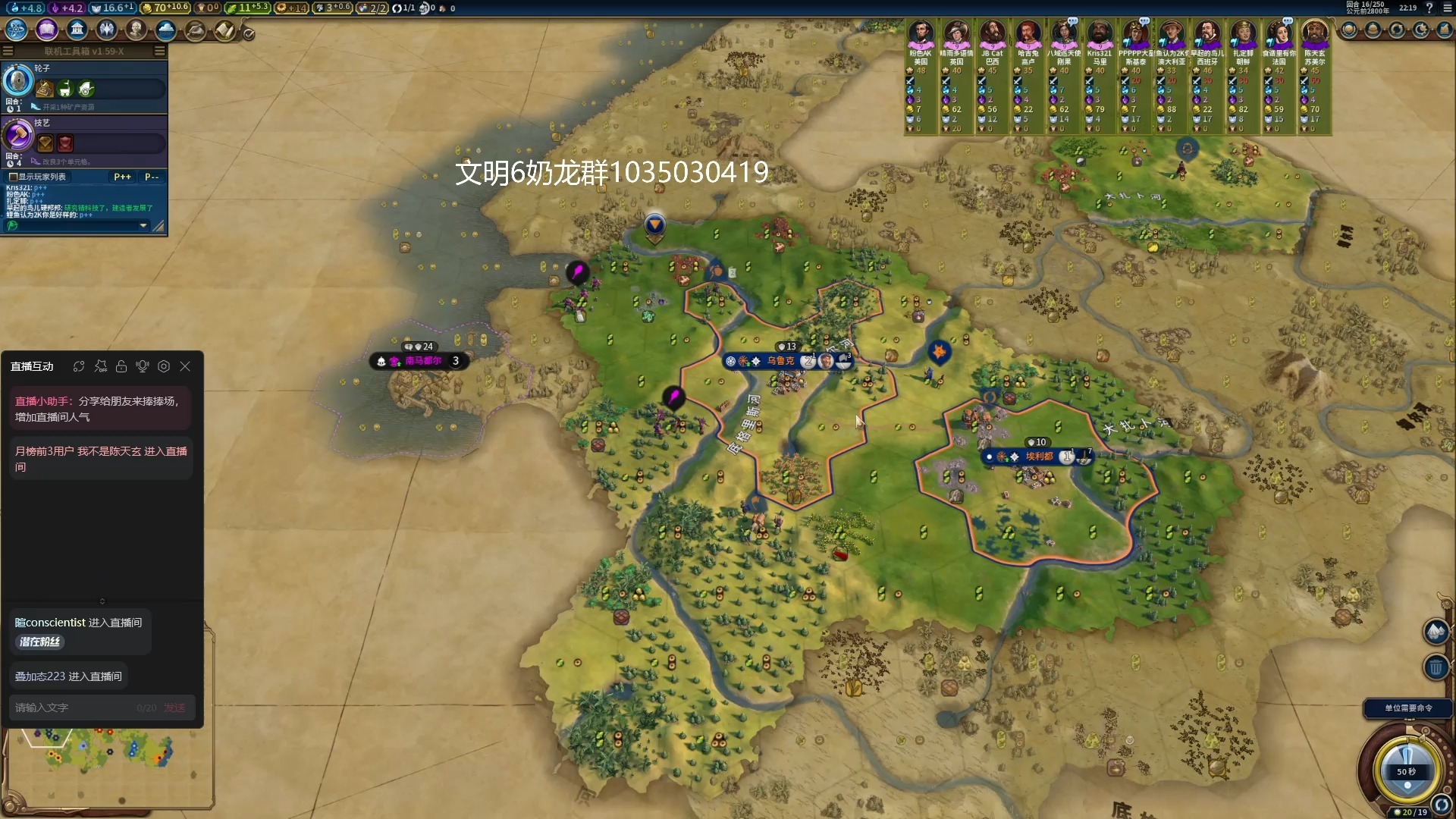Click the trash can icon button
Screen dimensions: 1456x819
[x=1436, y=668]
